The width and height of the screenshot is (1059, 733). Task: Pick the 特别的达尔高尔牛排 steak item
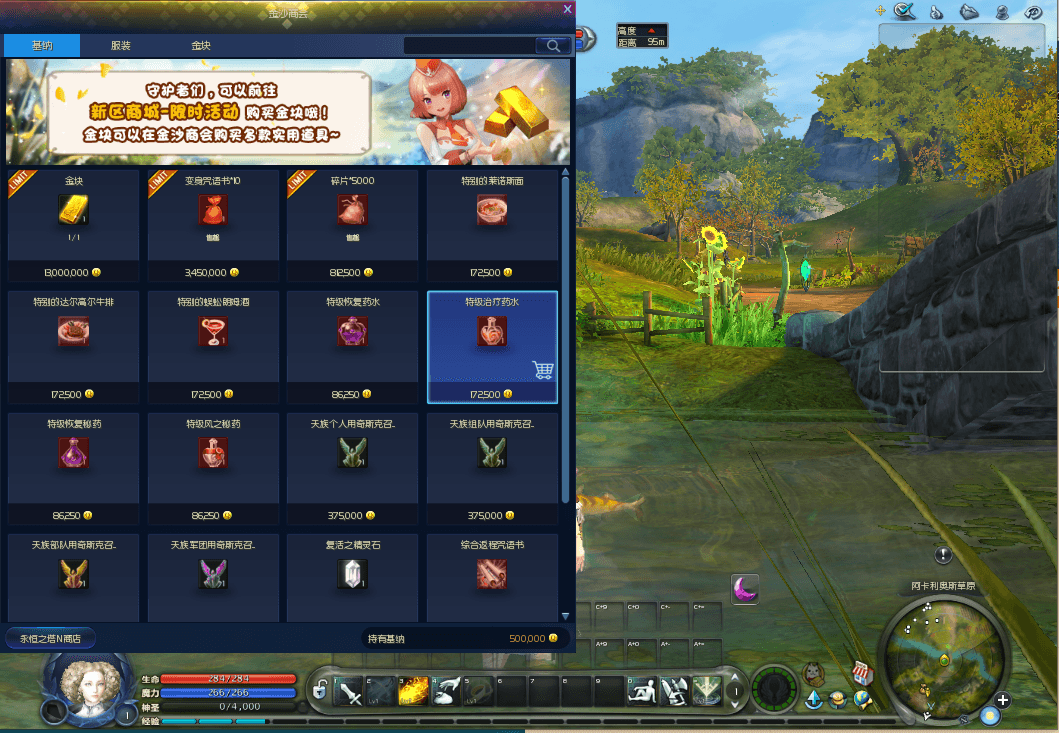pyautogui.click(x=73, y=331)
